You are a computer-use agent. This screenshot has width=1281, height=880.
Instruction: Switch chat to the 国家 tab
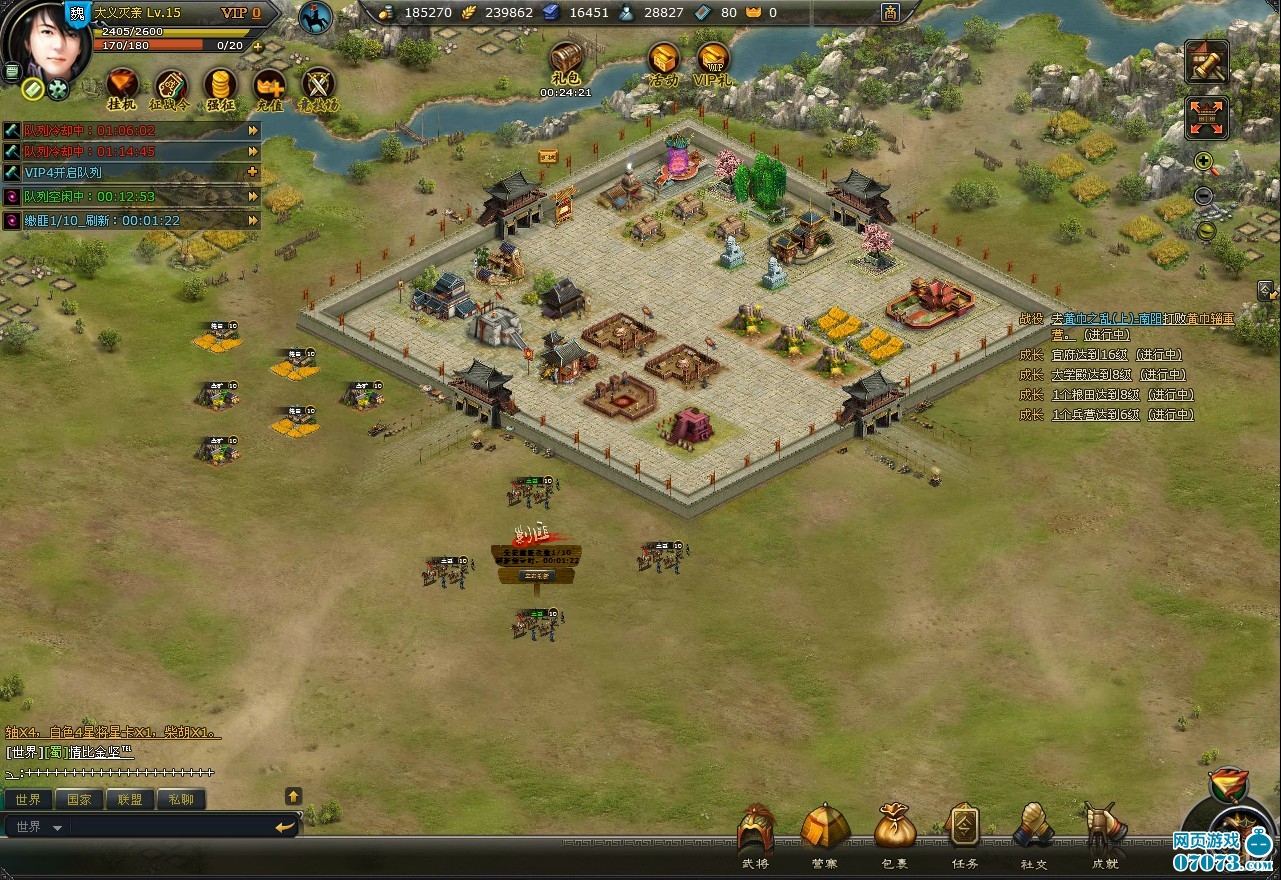(x=79, y=800)
